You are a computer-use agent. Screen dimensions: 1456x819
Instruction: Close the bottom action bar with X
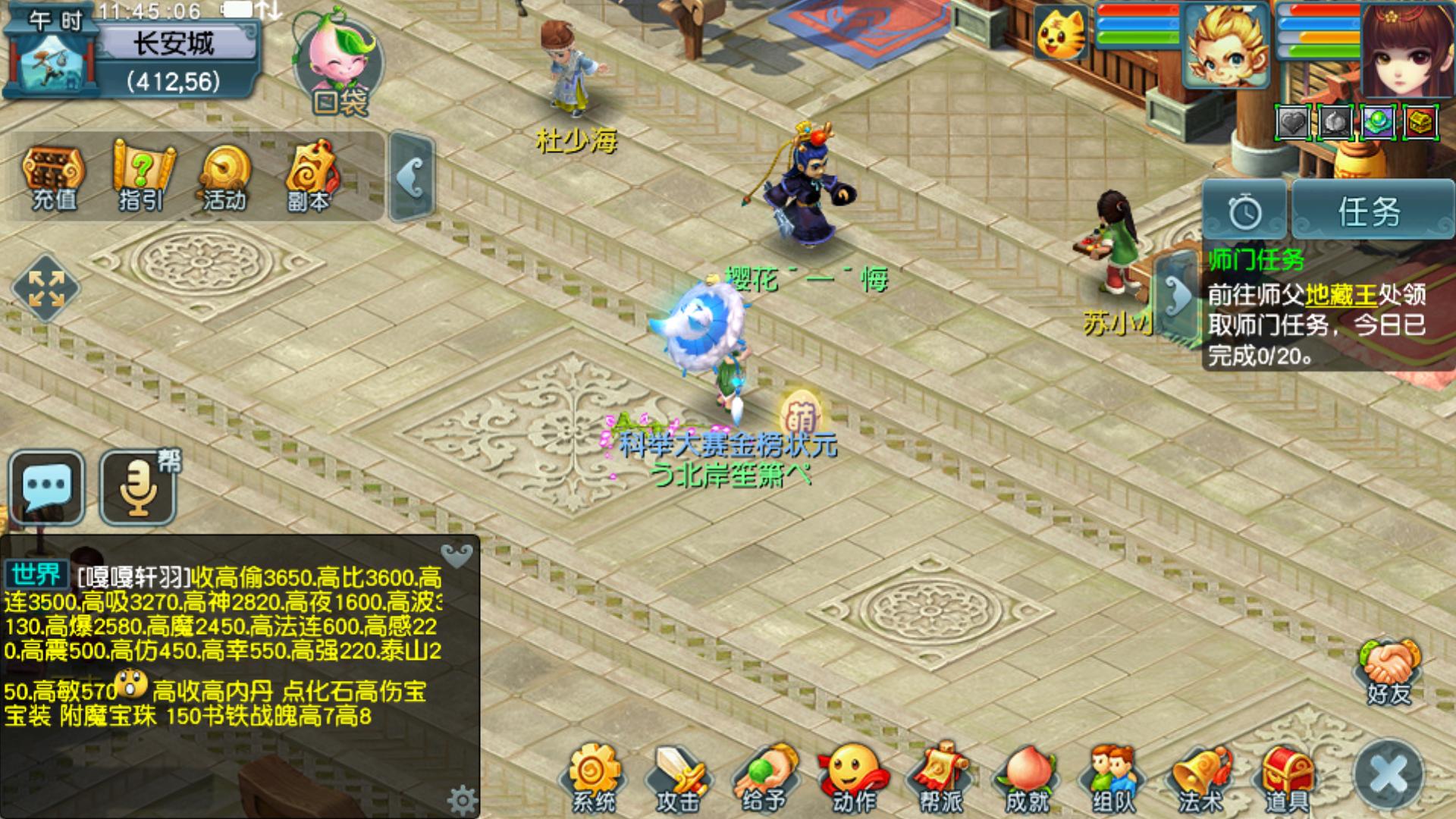click(1389, 775)
